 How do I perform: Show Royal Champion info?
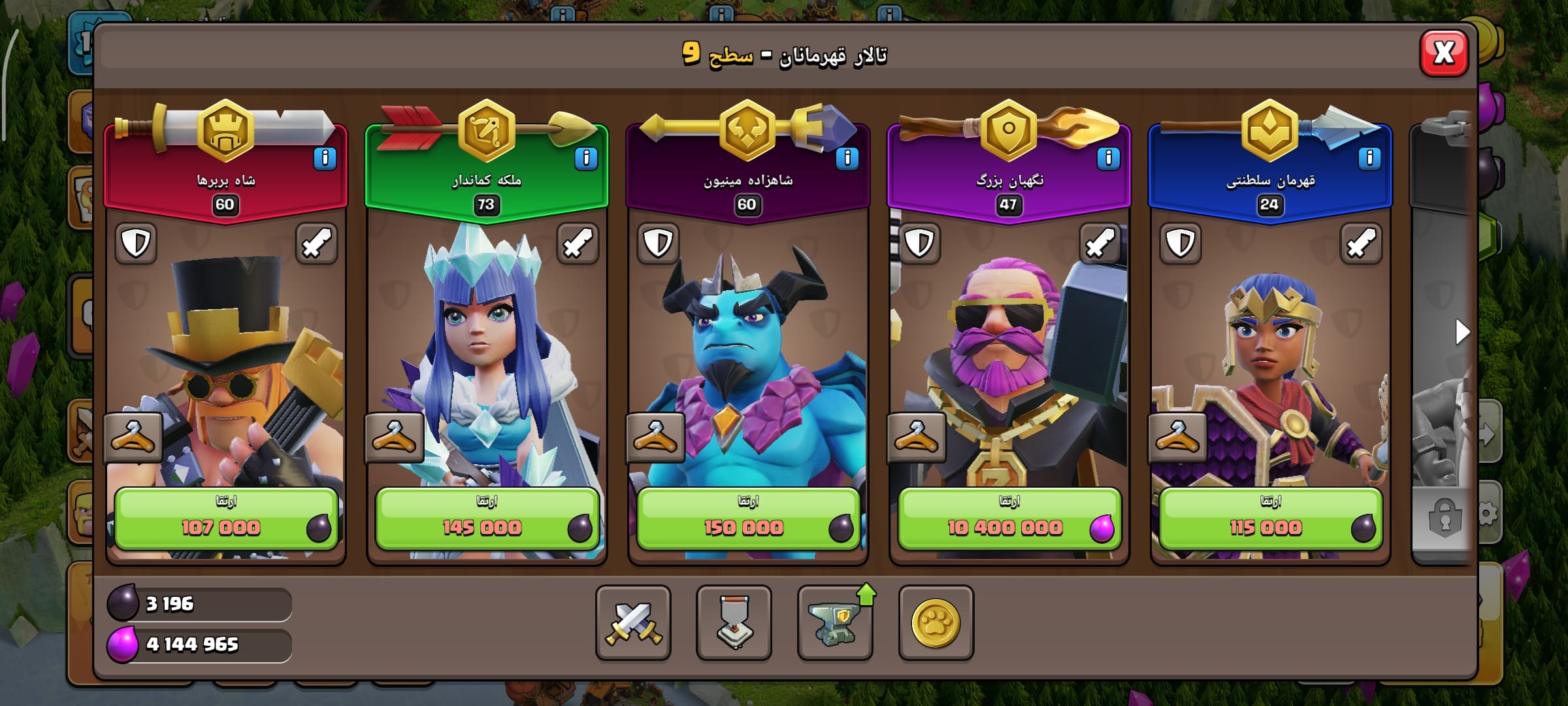pos(1369,158)
